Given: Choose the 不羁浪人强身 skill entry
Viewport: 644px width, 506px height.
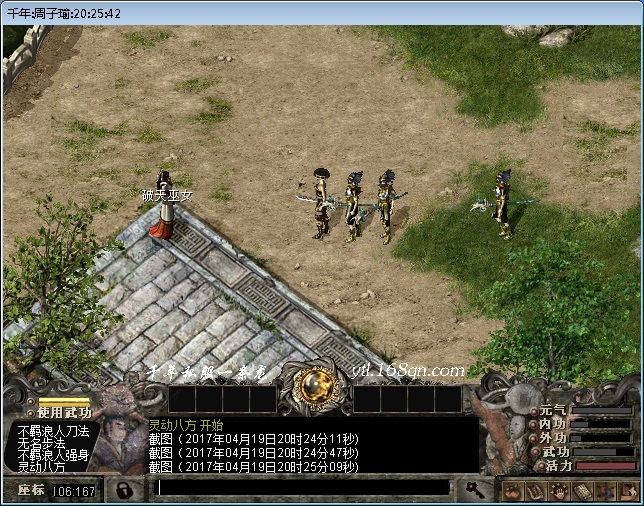Looking at the screenshot, I should click(x=53, y=455).
